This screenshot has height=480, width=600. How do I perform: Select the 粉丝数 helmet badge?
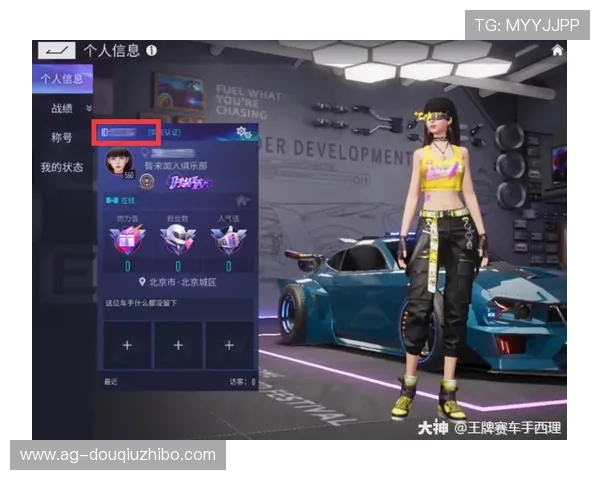(x=177, y=238)
